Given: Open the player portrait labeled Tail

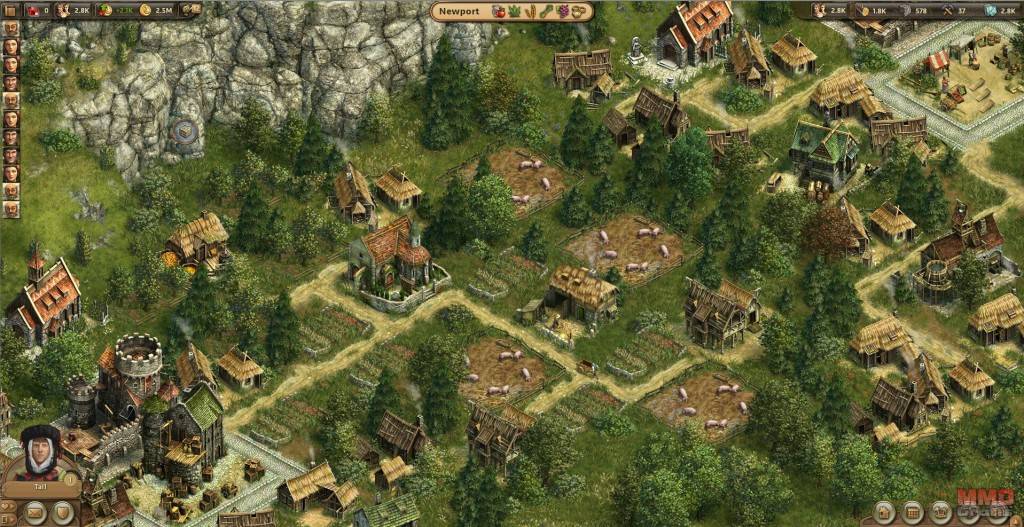Looking at the screenshot, I should [x=37, y=457].
